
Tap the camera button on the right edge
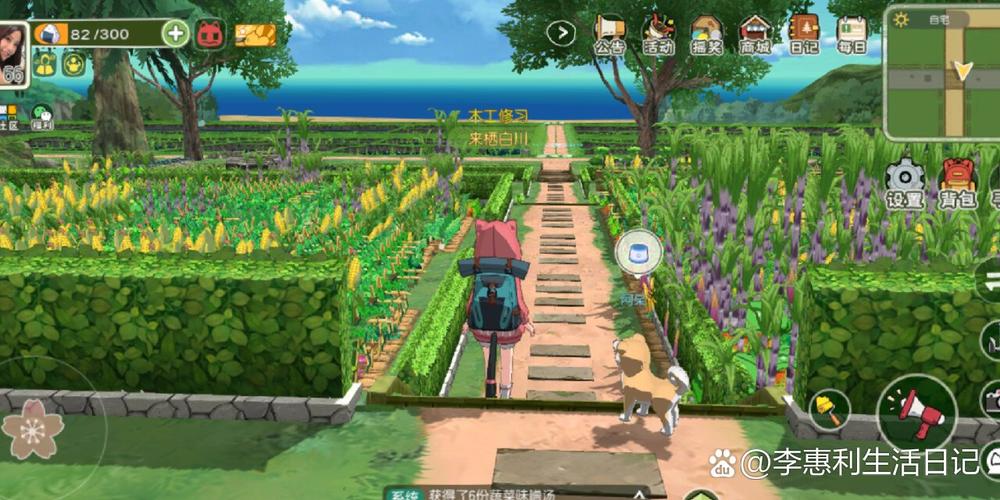tap(991, 400)
